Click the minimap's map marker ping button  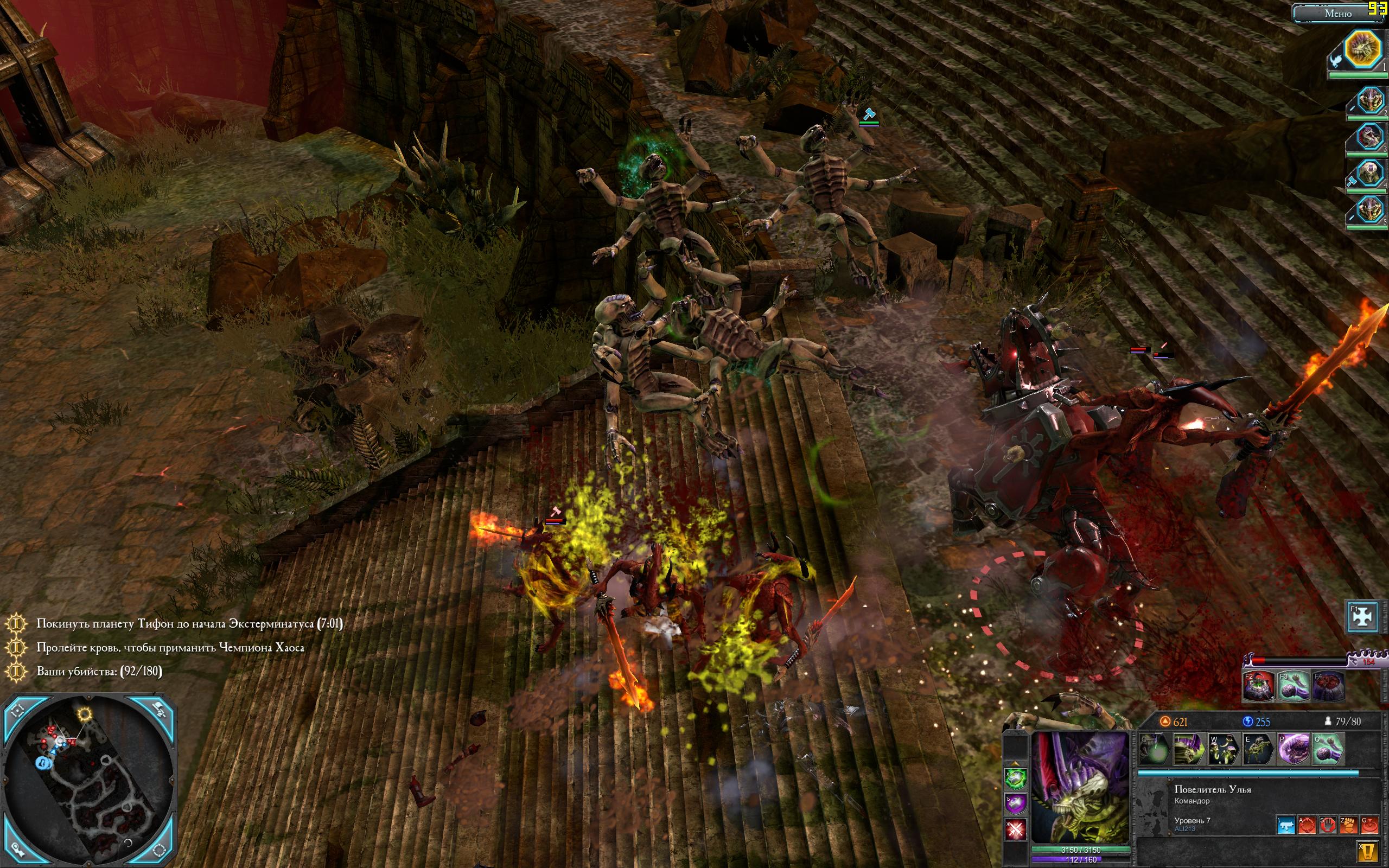(x=17, y=850)
